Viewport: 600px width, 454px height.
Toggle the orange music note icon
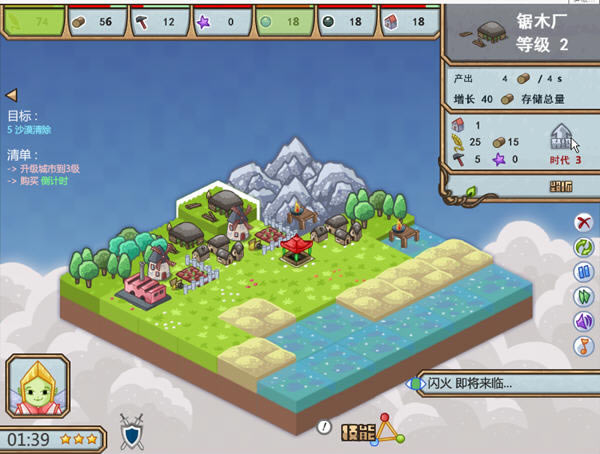pos(583,346)
